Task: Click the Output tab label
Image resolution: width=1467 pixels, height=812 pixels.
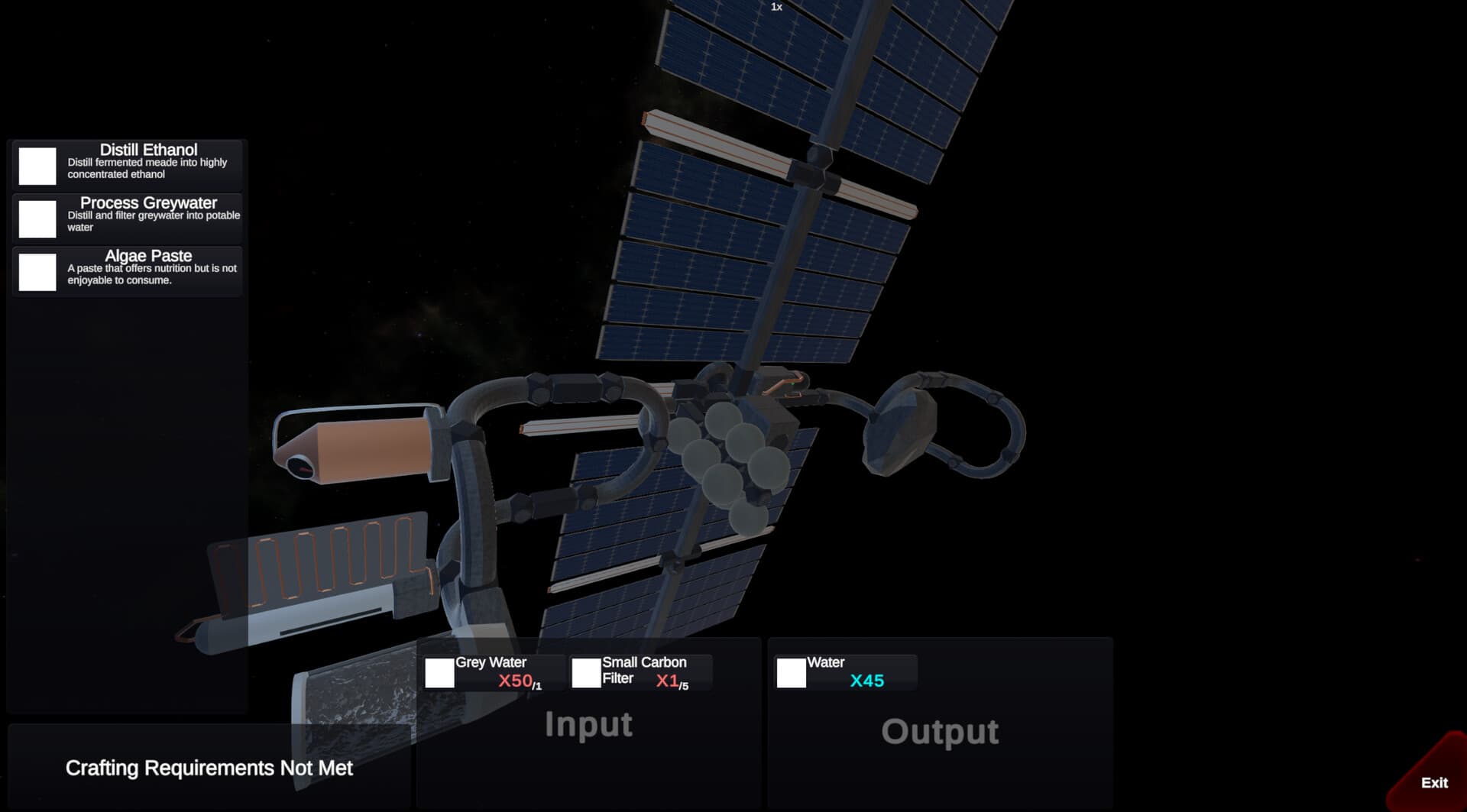Action: (x=940, y=731)
